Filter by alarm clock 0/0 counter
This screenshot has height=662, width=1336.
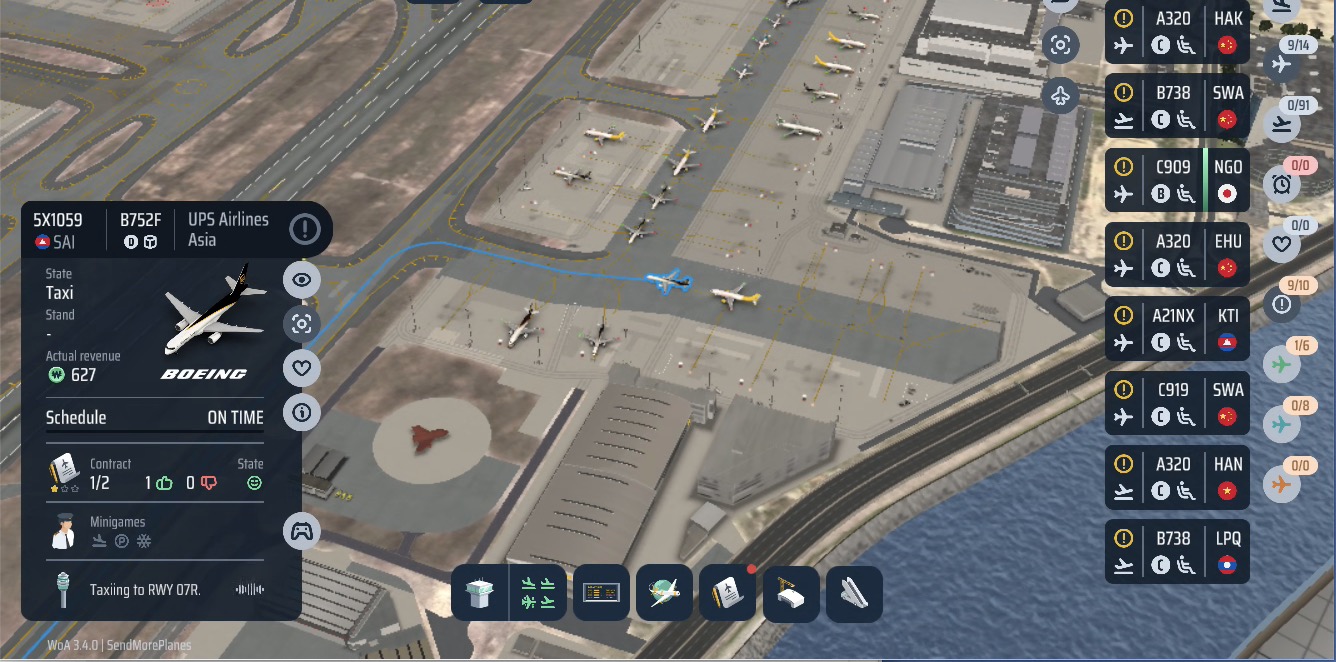coord(1282,184)
